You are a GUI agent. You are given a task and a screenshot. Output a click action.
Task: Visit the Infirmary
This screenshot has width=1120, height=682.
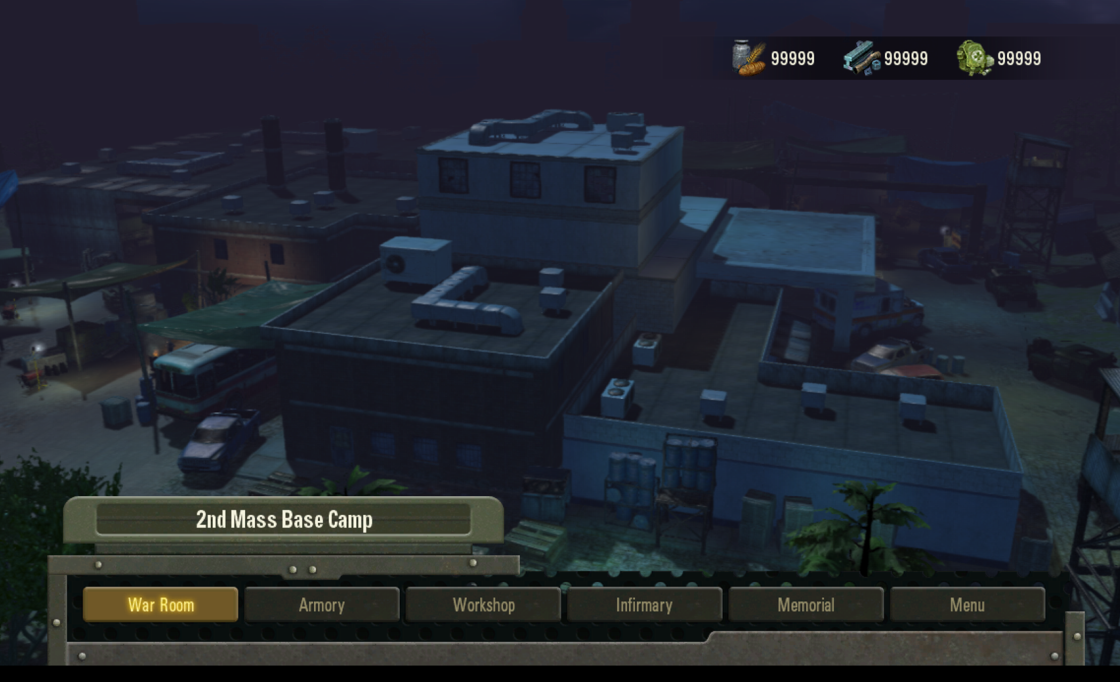point(644,605)
